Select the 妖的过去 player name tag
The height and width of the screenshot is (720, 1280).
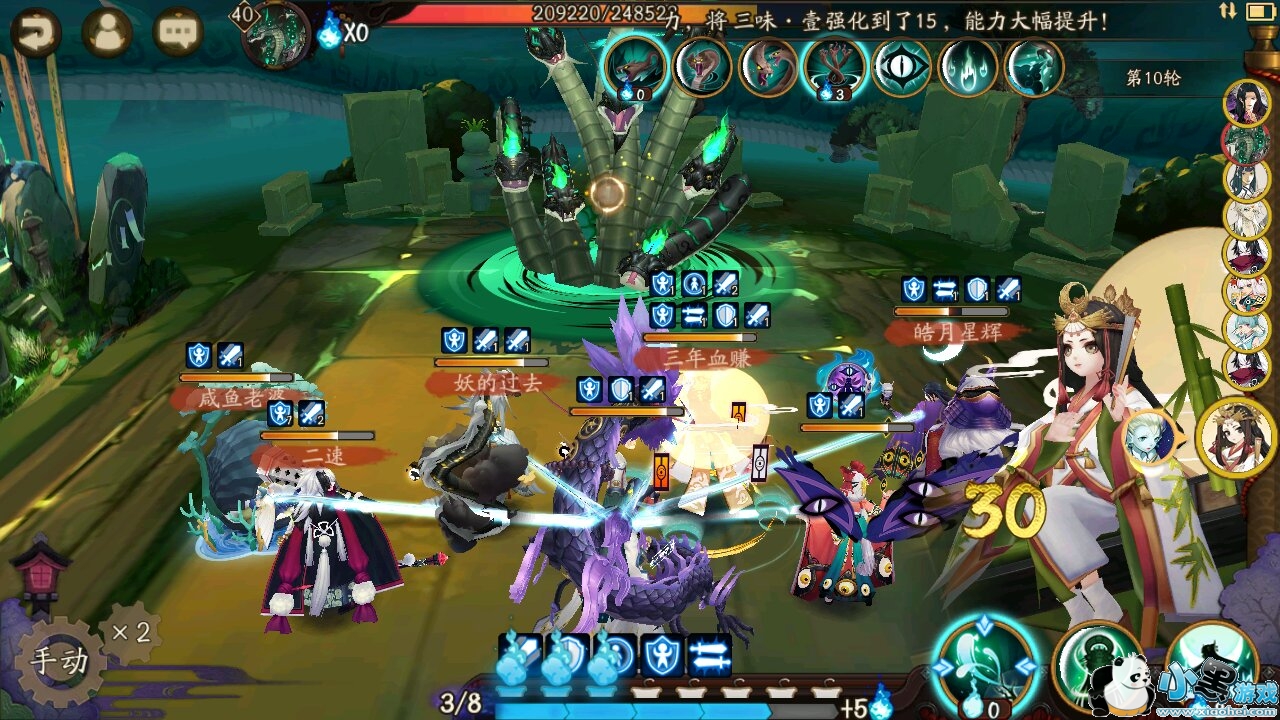tap(491, 381)
